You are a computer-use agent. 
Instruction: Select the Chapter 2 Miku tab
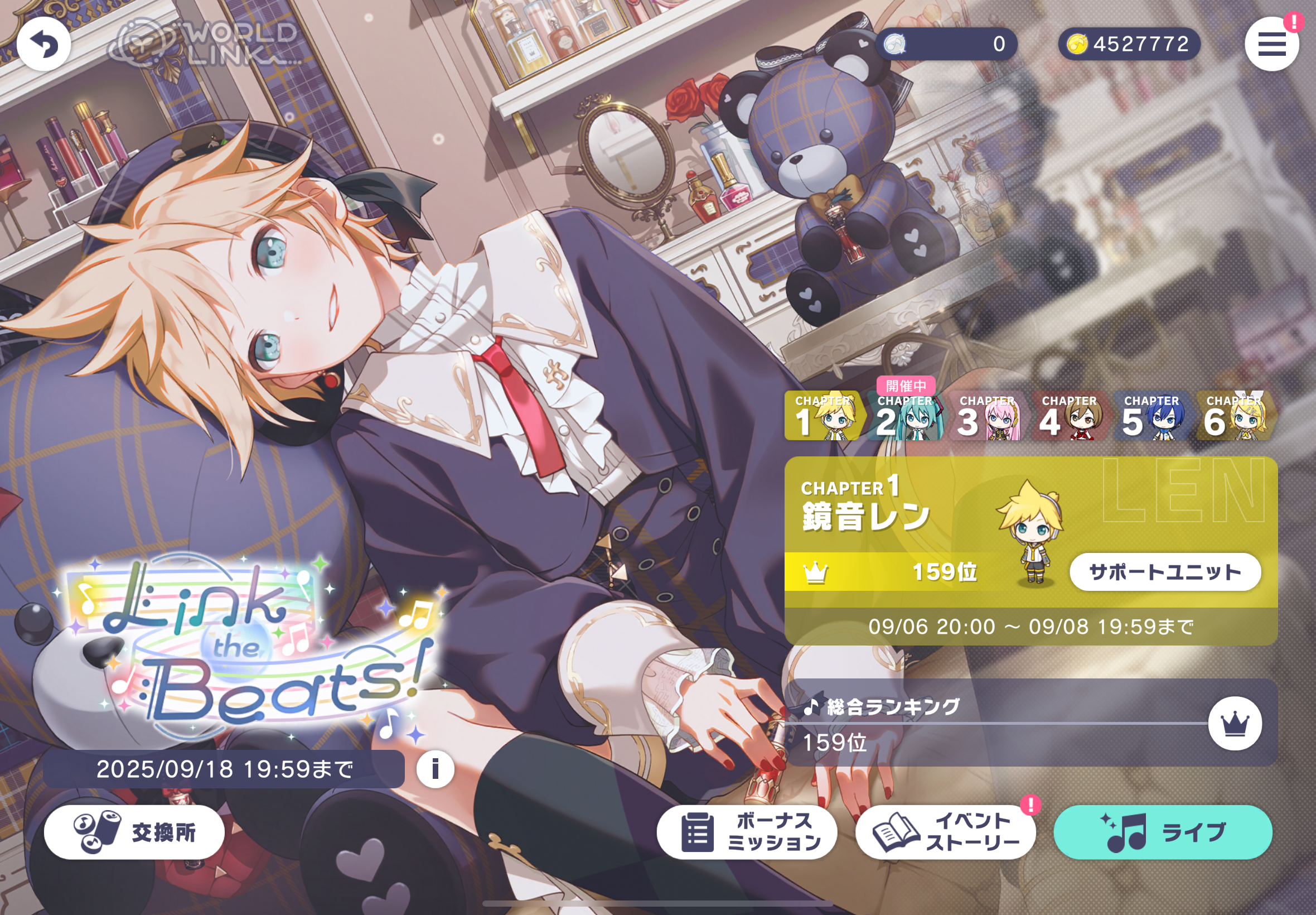905,416
